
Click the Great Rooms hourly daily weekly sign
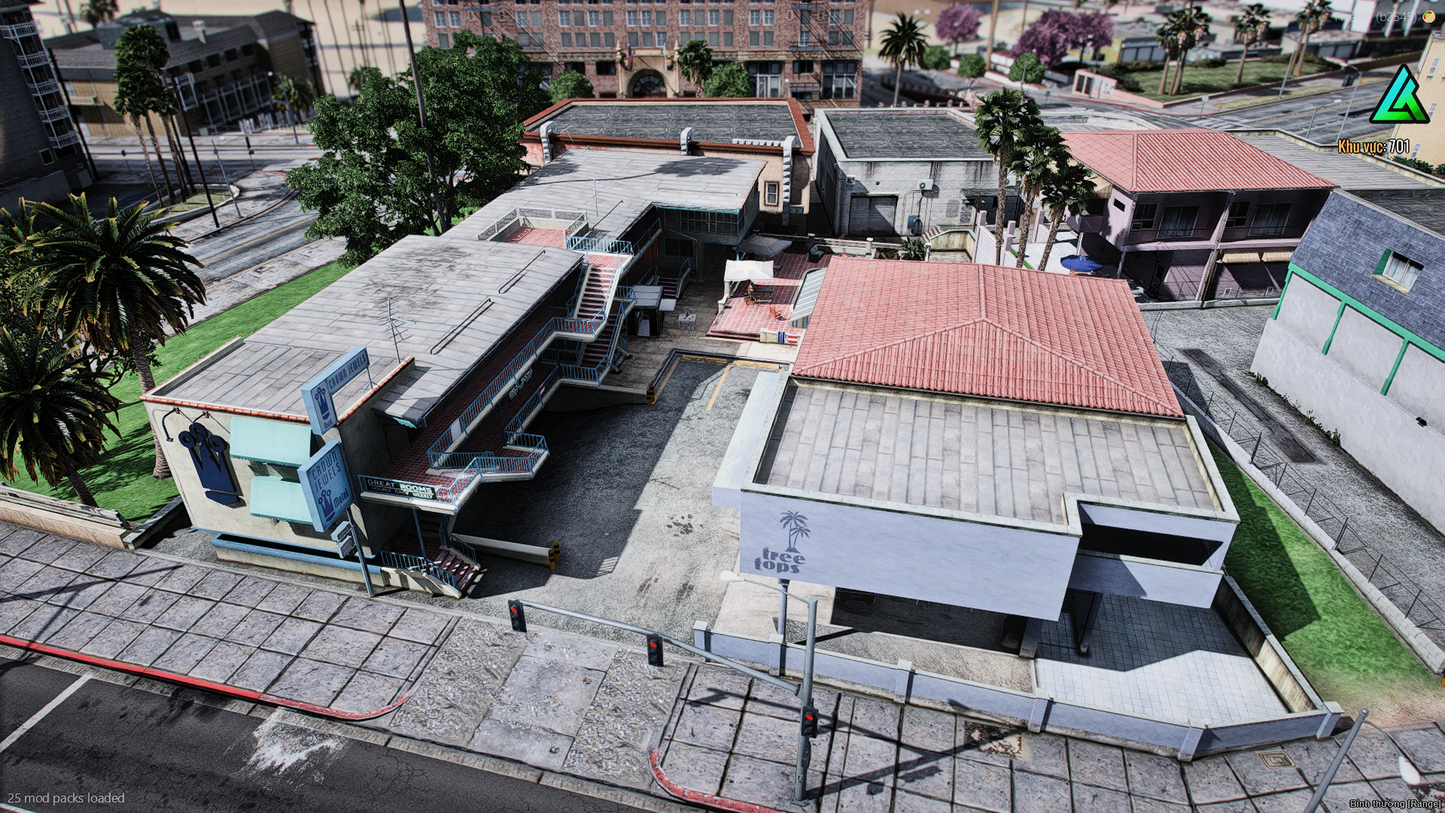click(x=400, y=487)
